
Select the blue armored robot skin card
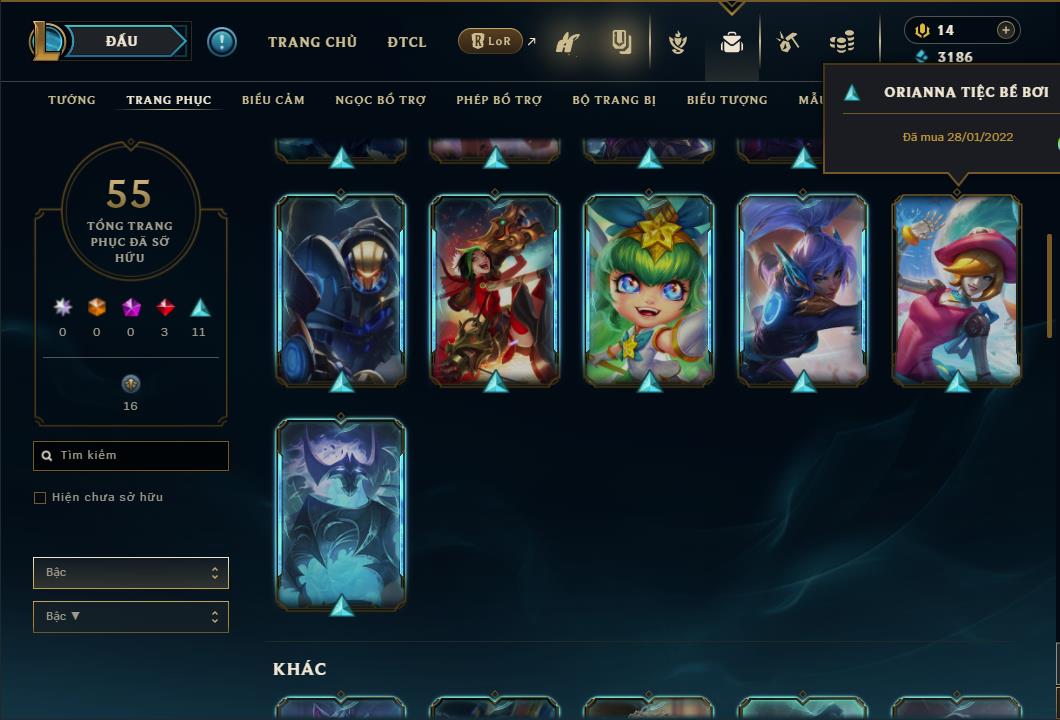click(x=341, y=290)
